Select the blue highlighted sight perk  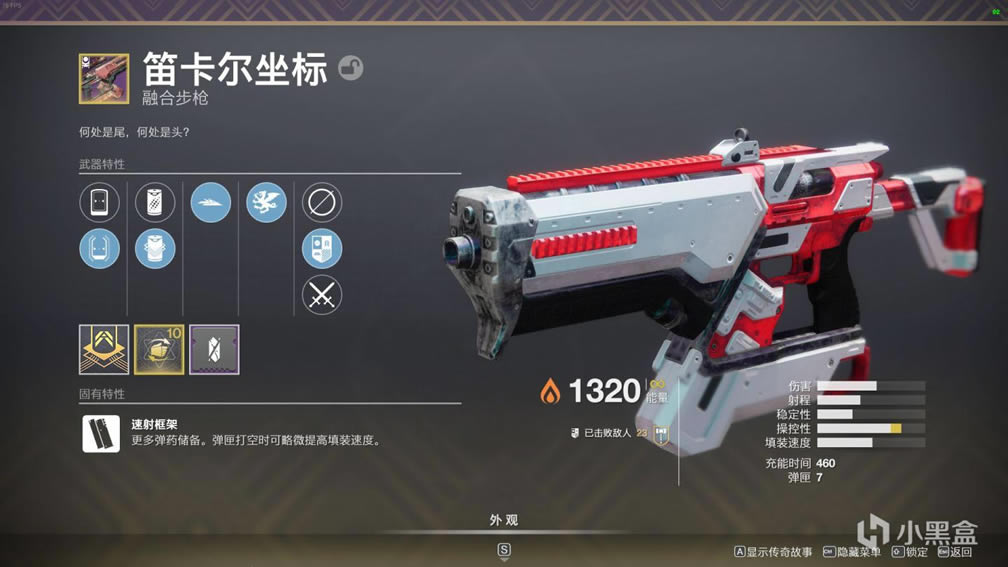(x=100, y=248)
